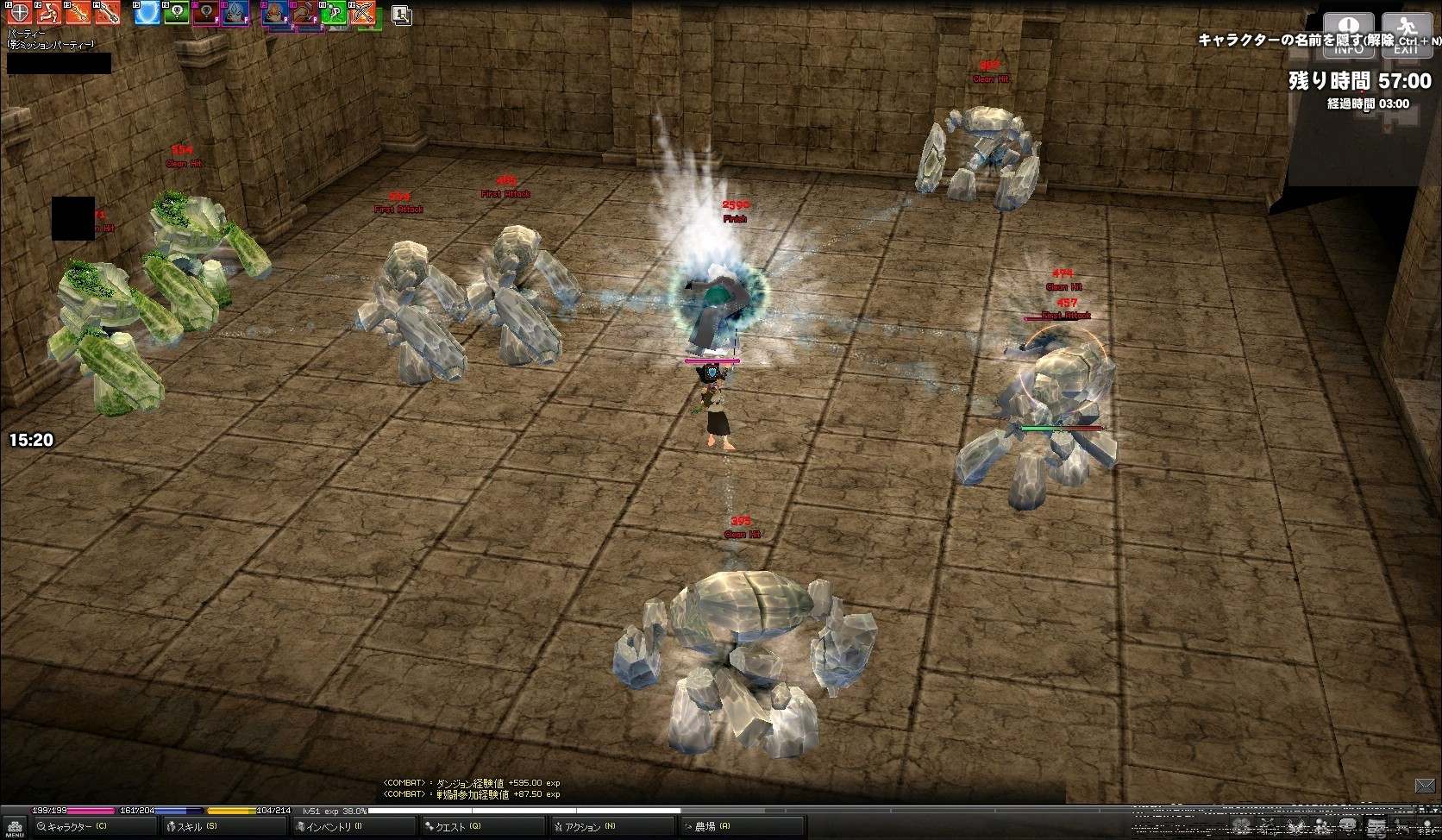Click the MENU button in the corner

(13, 829)
